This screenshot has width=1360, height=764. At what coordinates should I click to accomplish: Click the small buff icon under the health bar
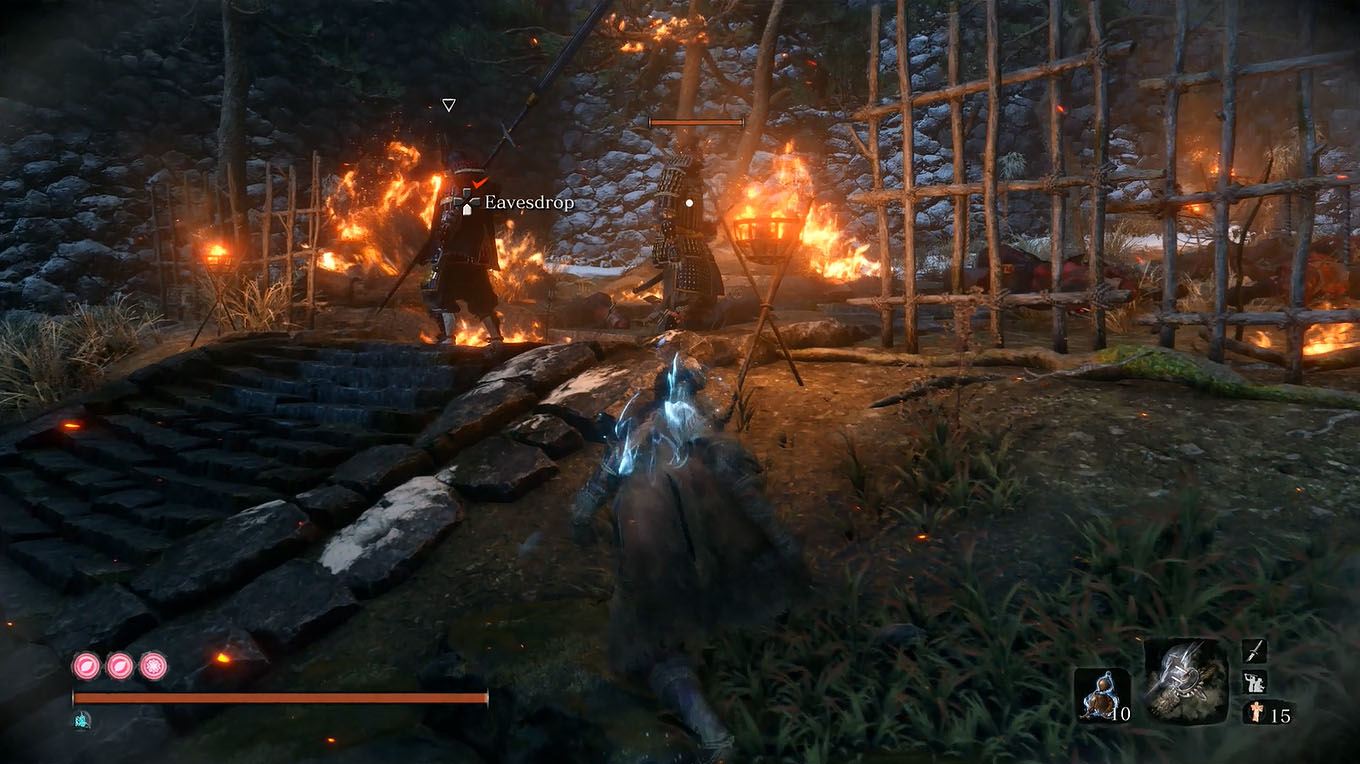click(x=81, y=719)
